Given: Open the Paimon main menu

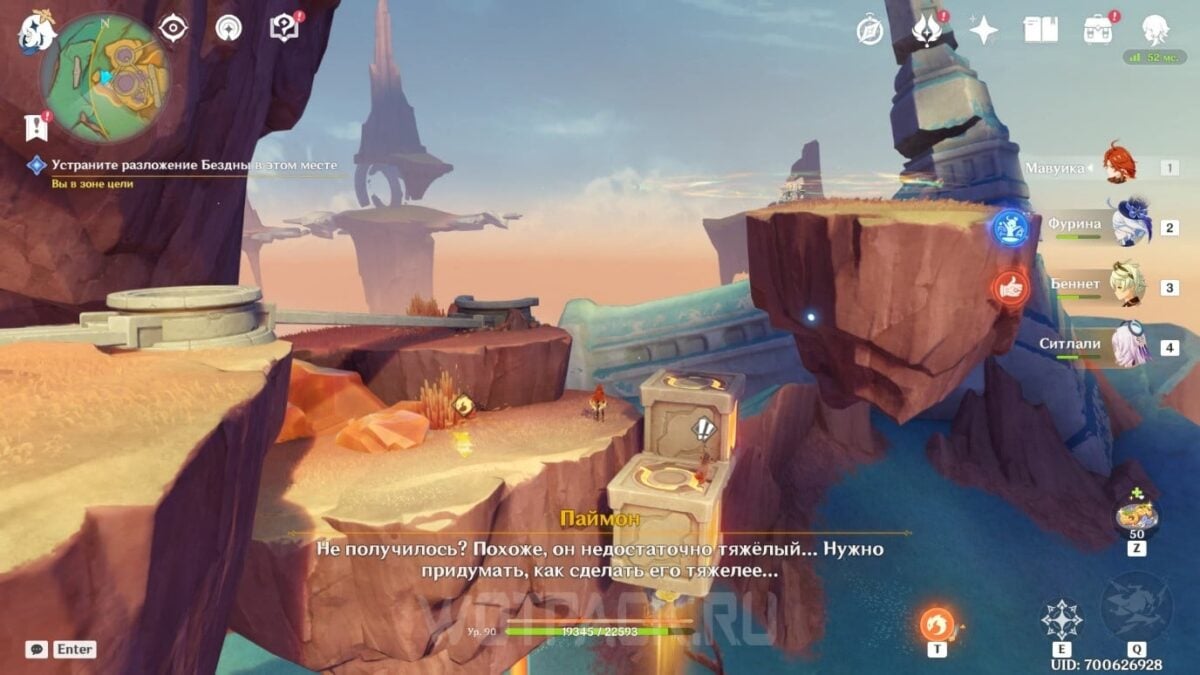Looking at the screenshot, I should pyautogui.click(x=34, y=33).
